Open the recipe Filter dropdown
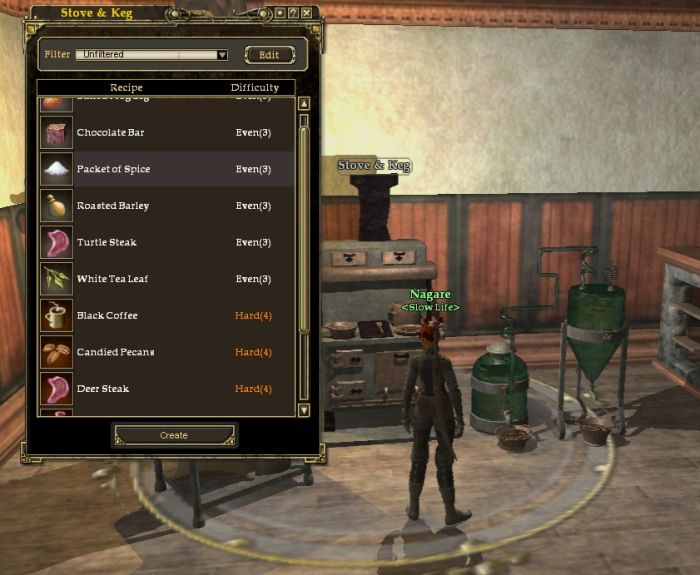The width and height of the screenshot is (700, 575). 222,55
